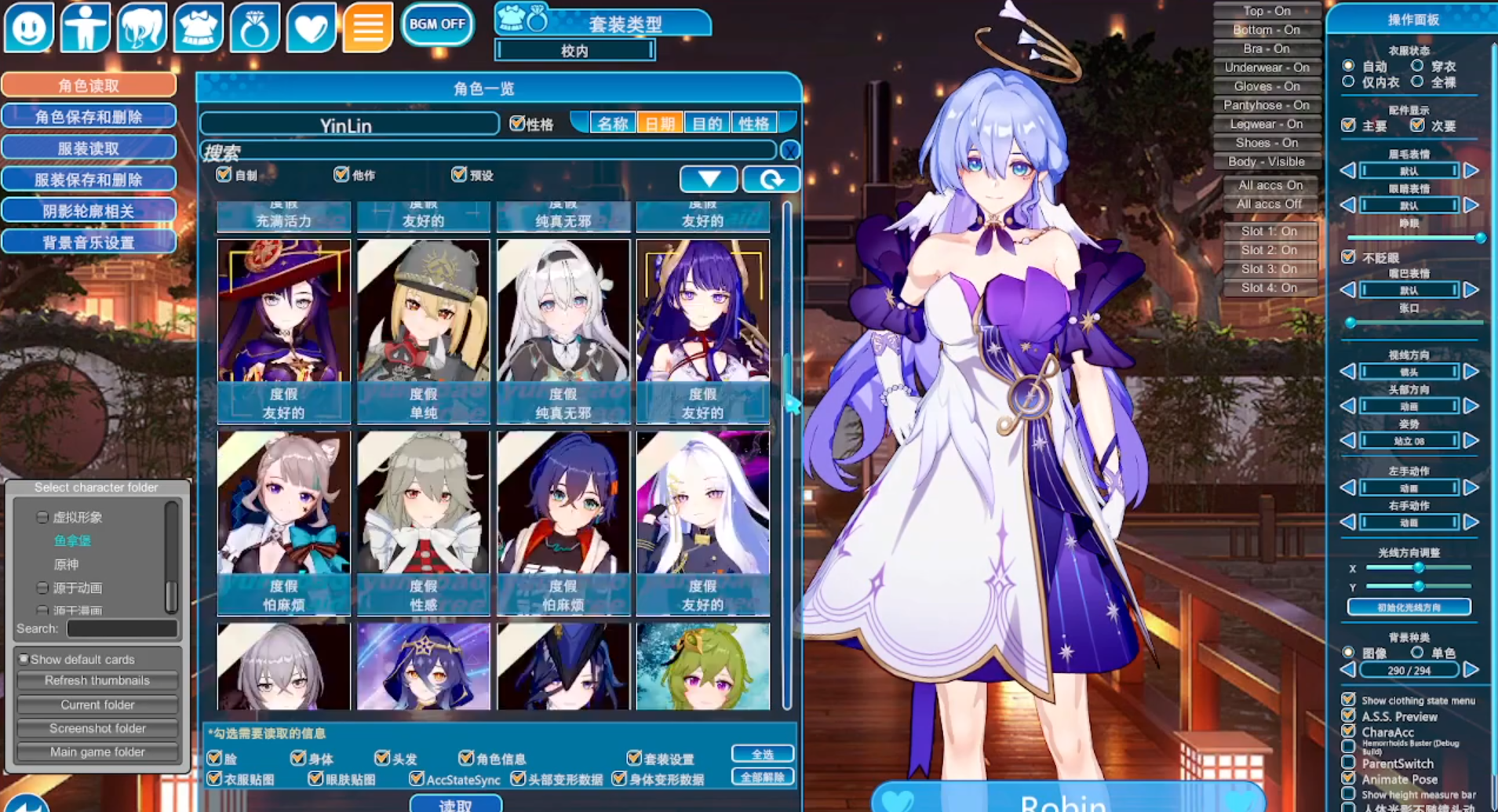This screenshot has height=812, width=1498.
Task: Click the Refresh thumbnails button
Action: pos(97,681)
